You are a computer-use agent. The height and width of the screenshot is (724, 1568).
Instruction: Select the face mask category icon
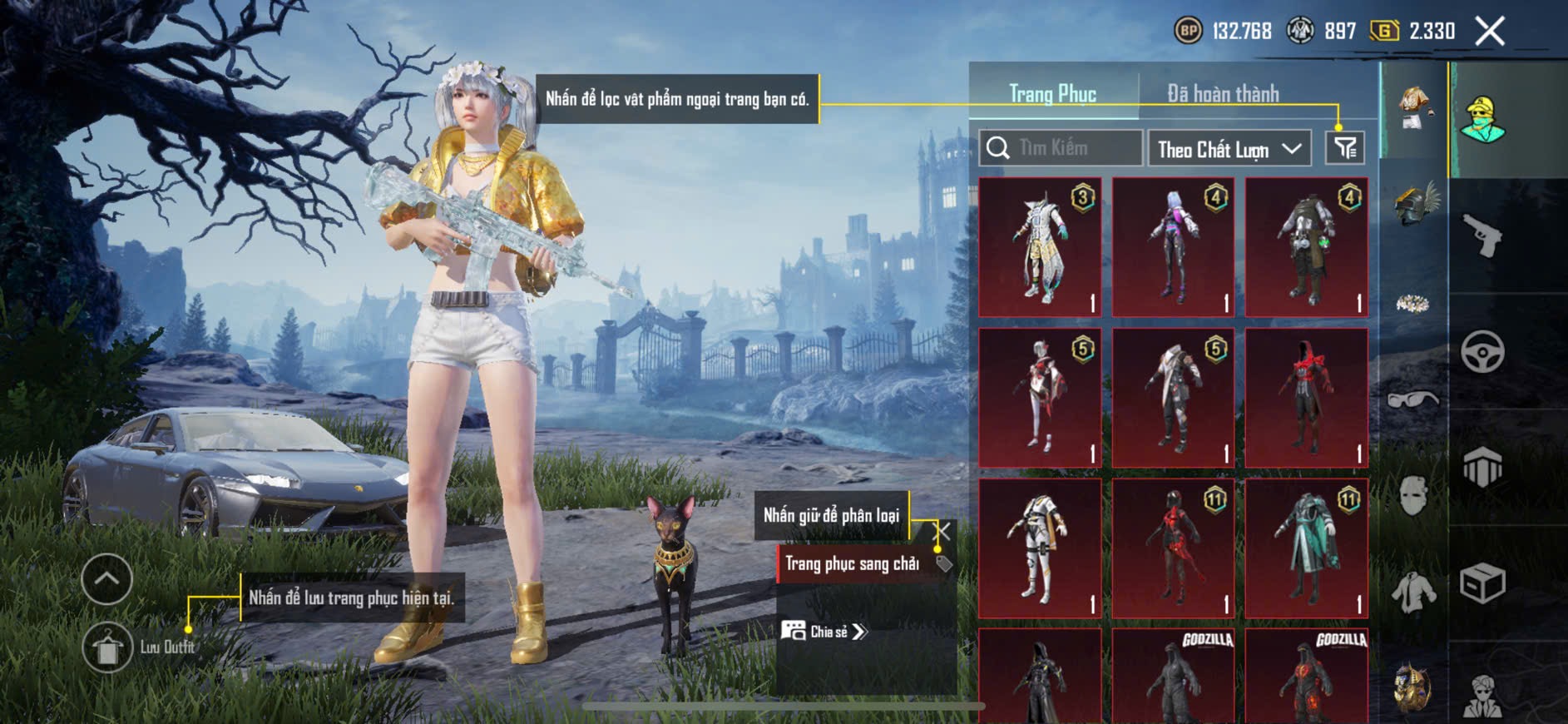[x=1413, y=496]
